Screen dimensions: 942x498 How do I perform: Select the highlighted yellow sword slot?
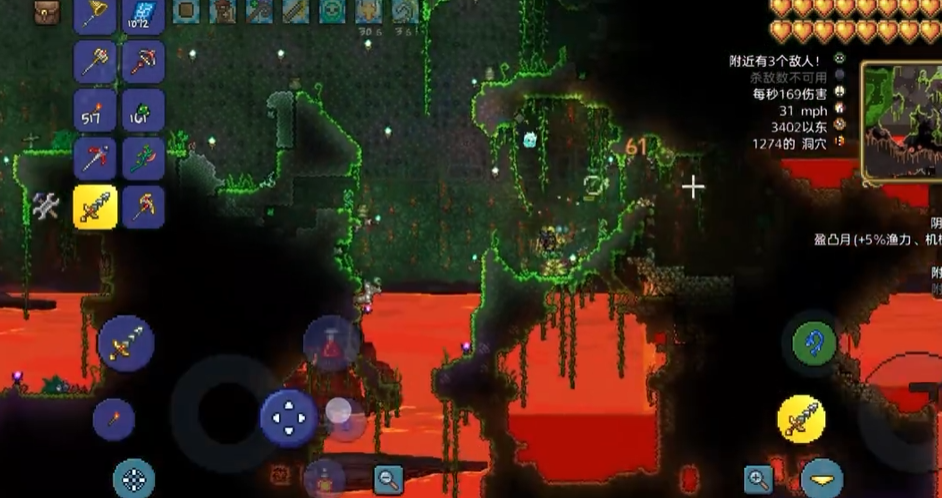[96, 206]
